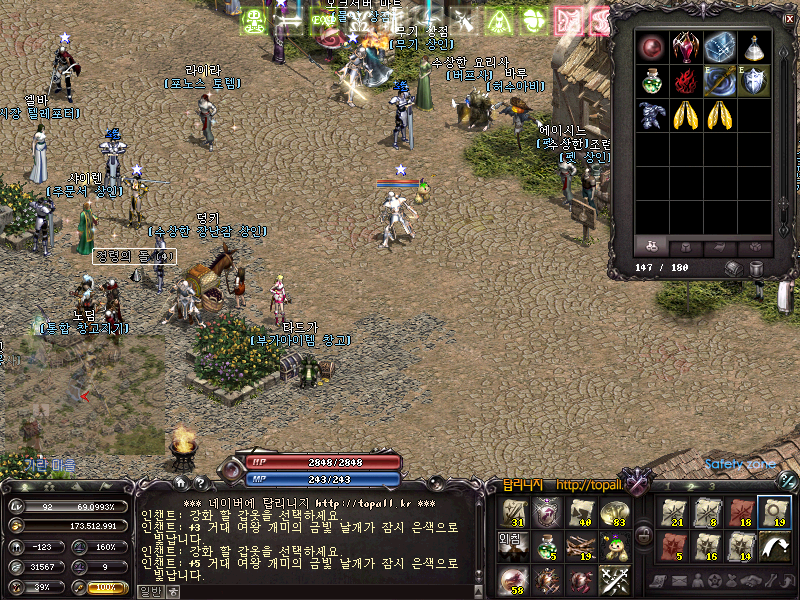Click the home icon above the chat

click(x=180, y=482)
